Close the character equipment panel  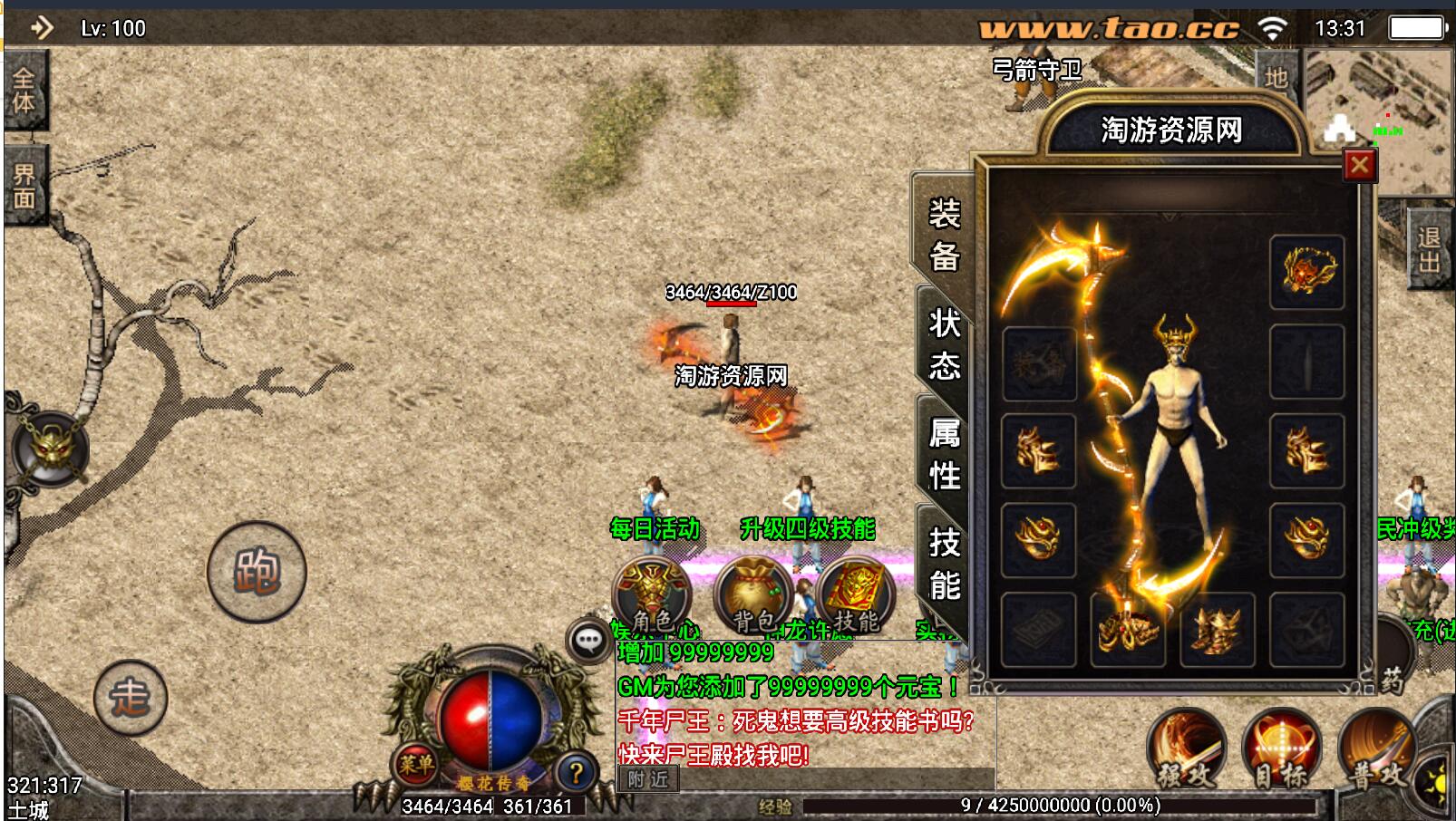coord(1359,165)
